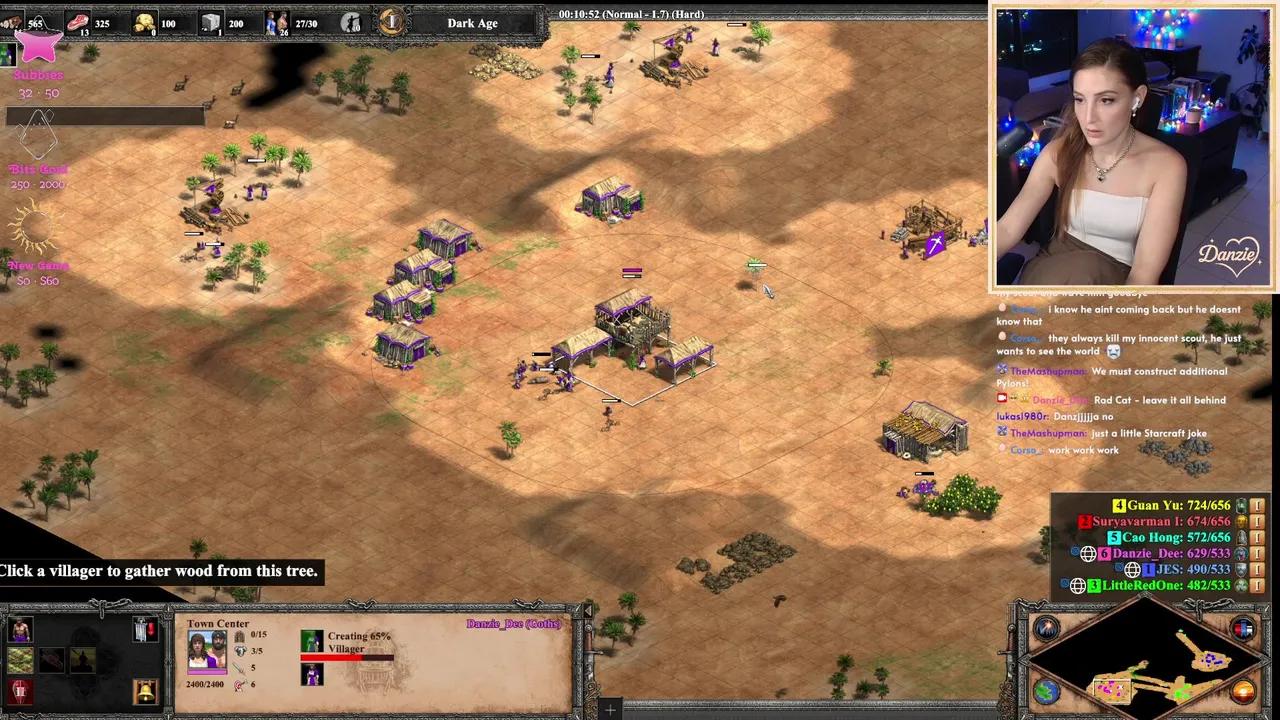The height and width of the screenshot is (720, 1280).
Task: Click the Dark Age roman numeral emblem
Action: click(392, 22)
